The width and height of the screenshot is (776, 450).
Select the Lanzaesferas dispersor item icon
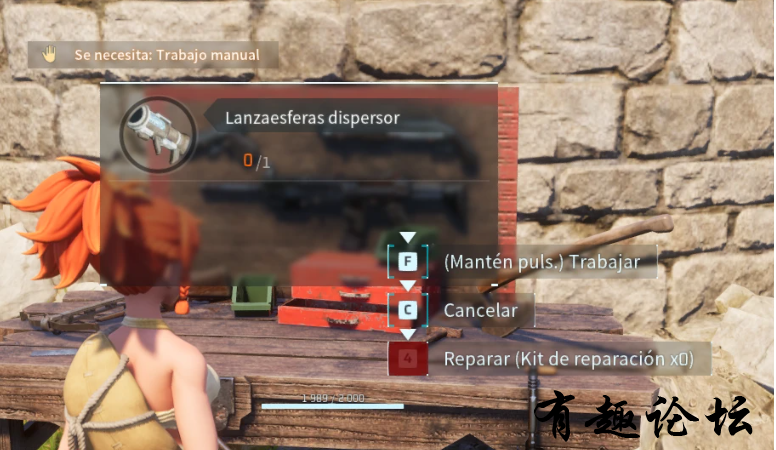point(158,135)
